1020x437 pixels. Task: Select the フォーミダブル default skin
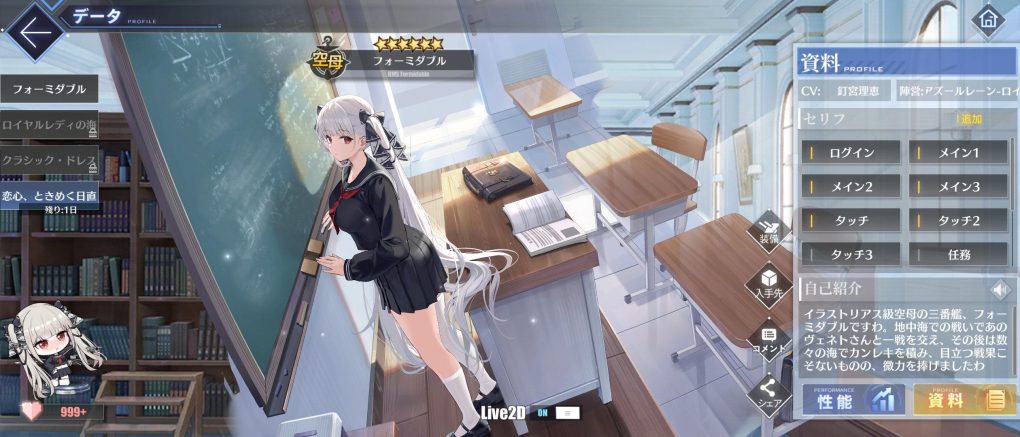[x=49, y=89]
